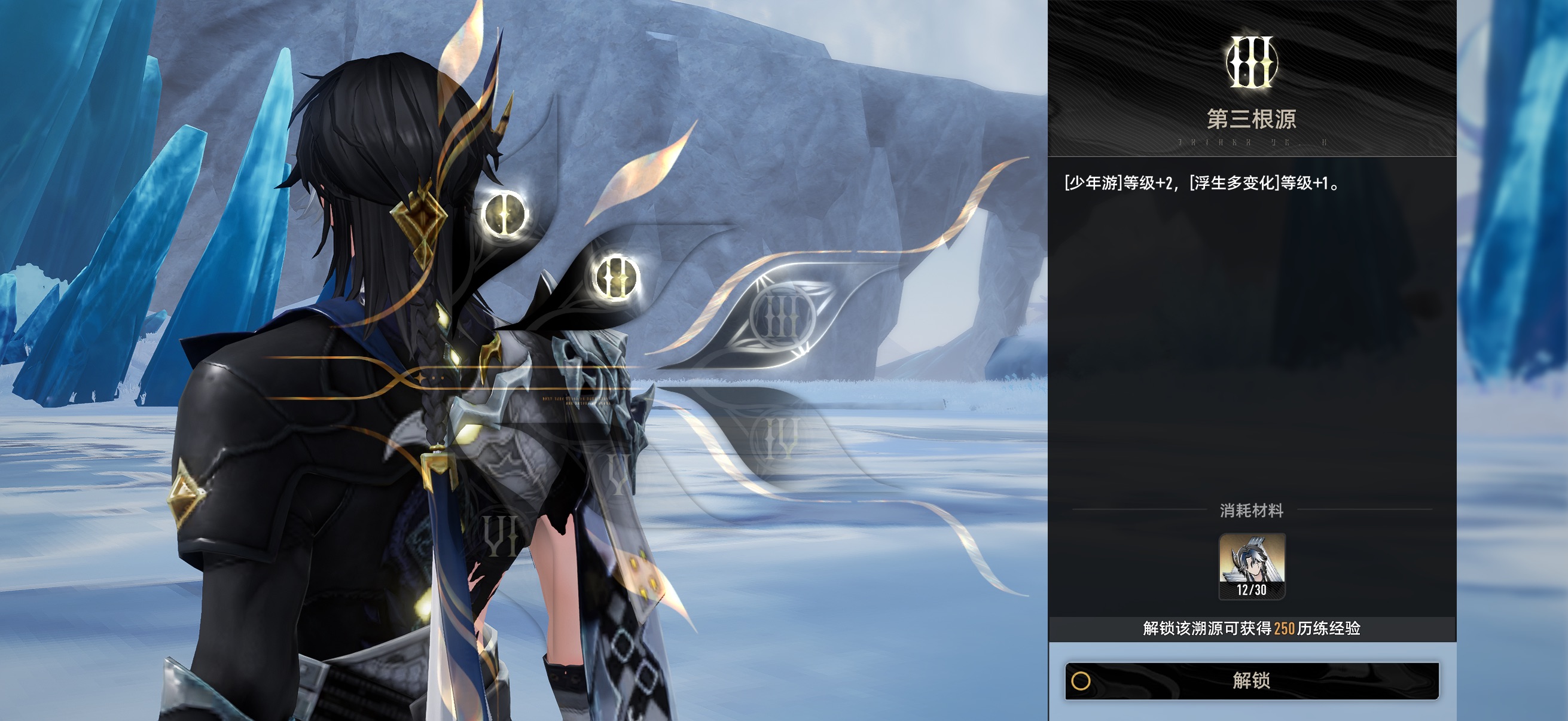Viewport: 1568px width, 721px height.
Task: Select the highlighted node III
Action: point(782,317)
